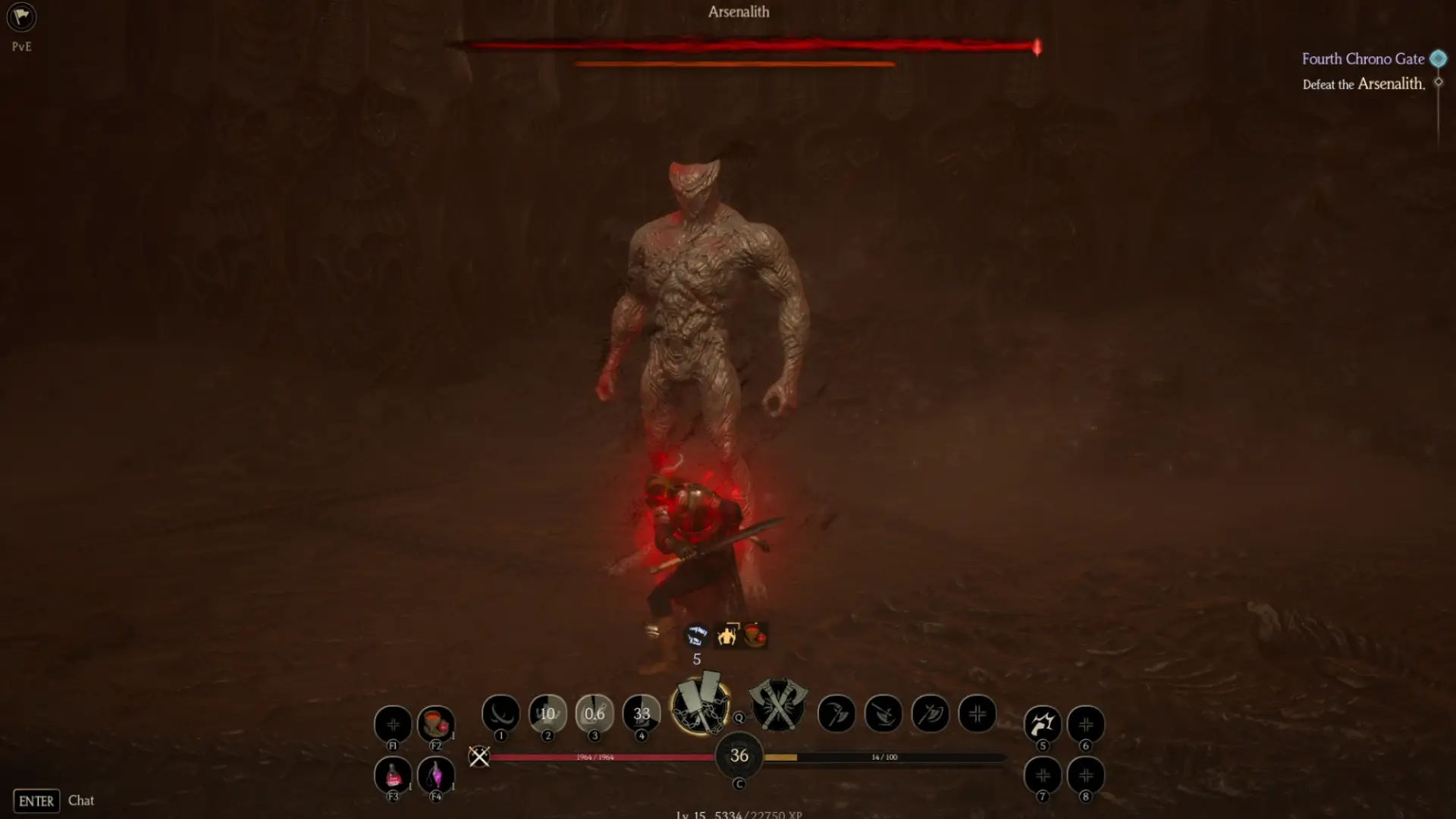This screenshot has width=1456, height=819.
Task: Click the crossed swords combat icon
Action: [x=479, y=756]
